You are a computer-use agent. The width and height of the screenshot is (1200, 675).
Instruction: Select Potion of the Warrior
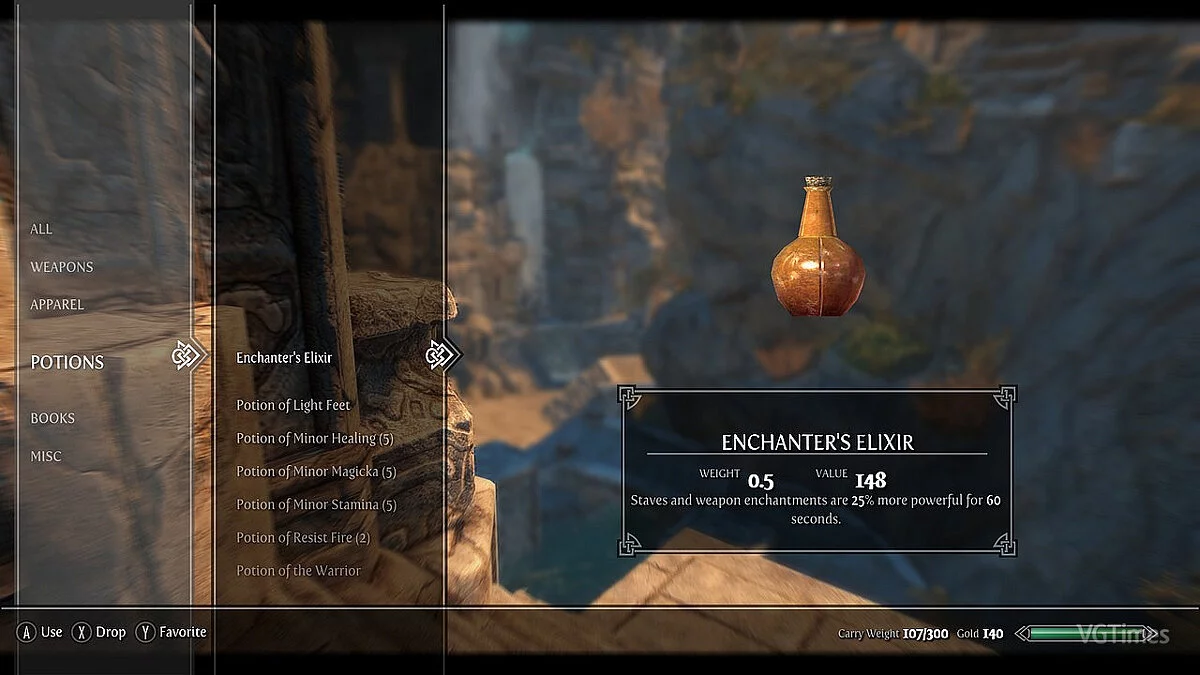298,570
